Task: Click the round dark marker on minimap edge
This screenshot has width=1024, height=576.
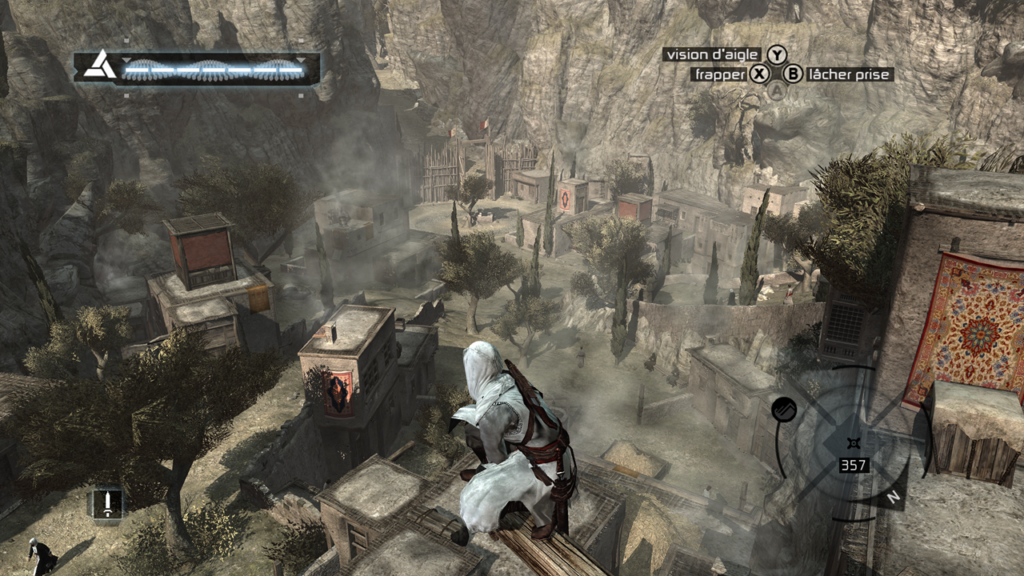Action: pyautogui.click(x=783, y=408)
